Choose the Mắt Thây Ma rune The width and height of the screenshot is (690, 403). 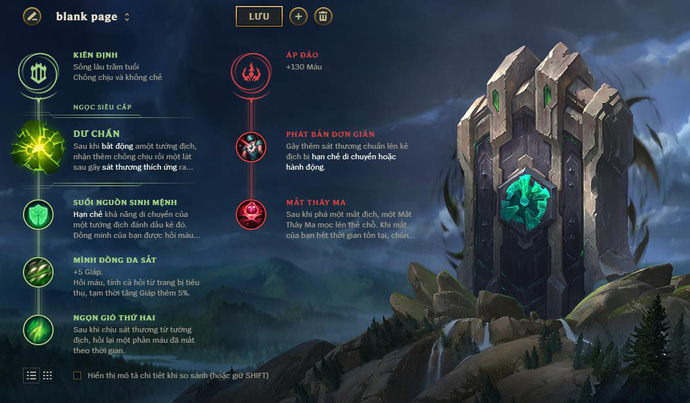tap(250, 213)
